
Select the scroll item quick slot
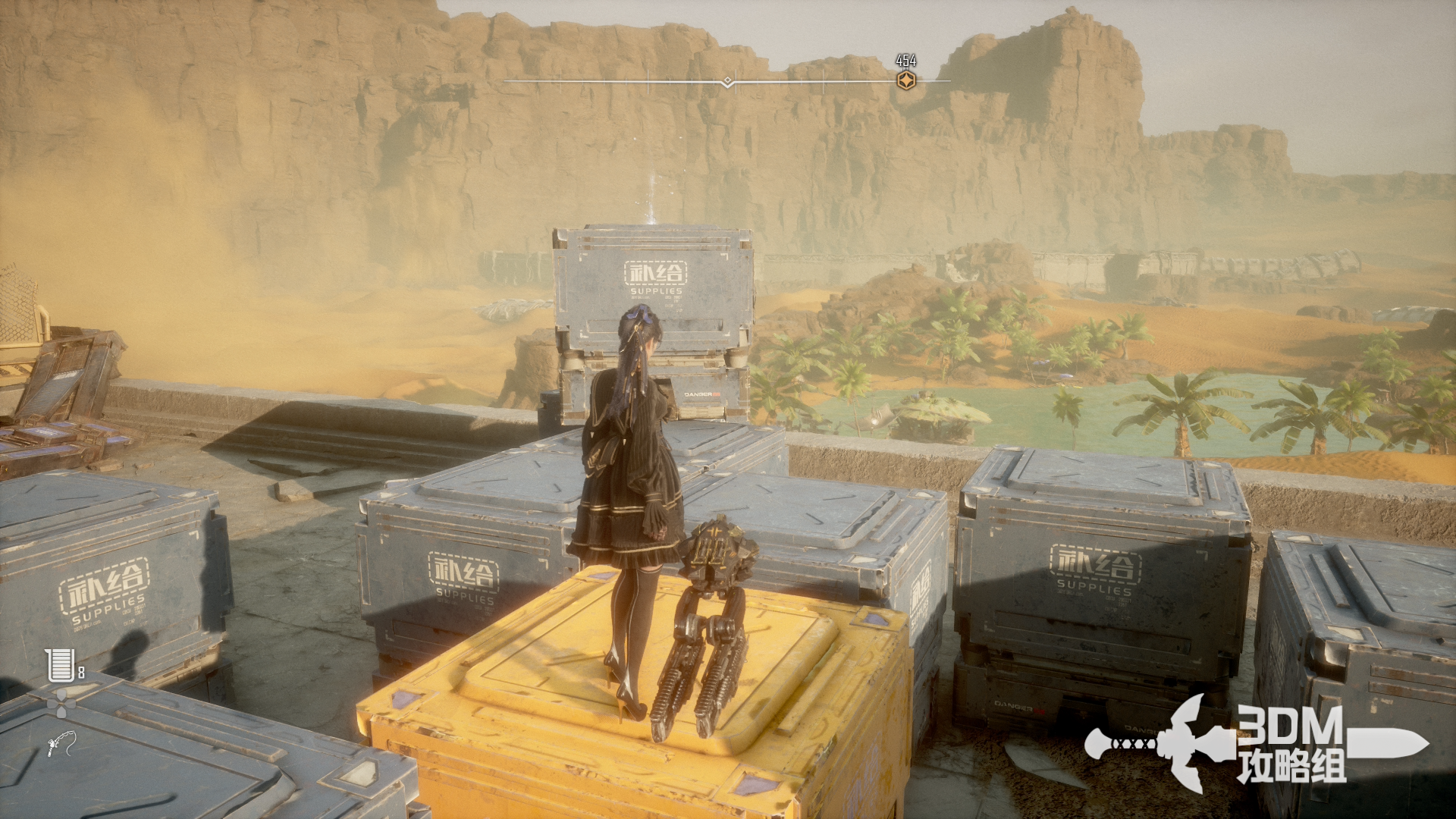tap(59, 665)
